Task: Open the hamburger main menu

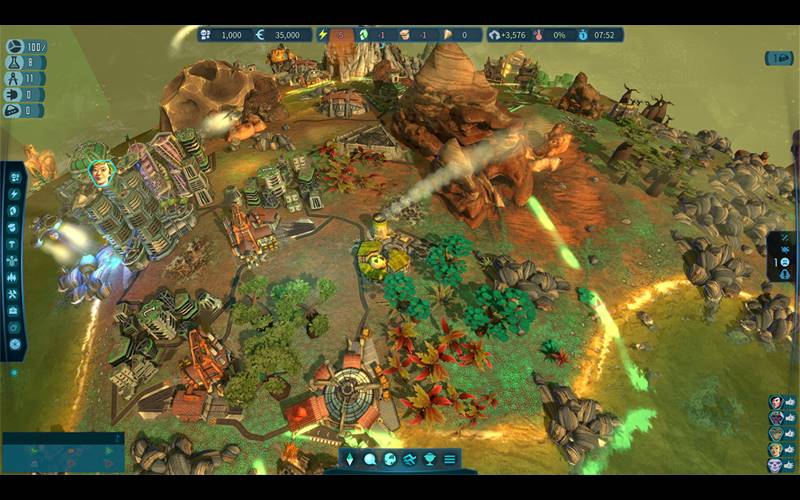Action: [x=450, y=459]
